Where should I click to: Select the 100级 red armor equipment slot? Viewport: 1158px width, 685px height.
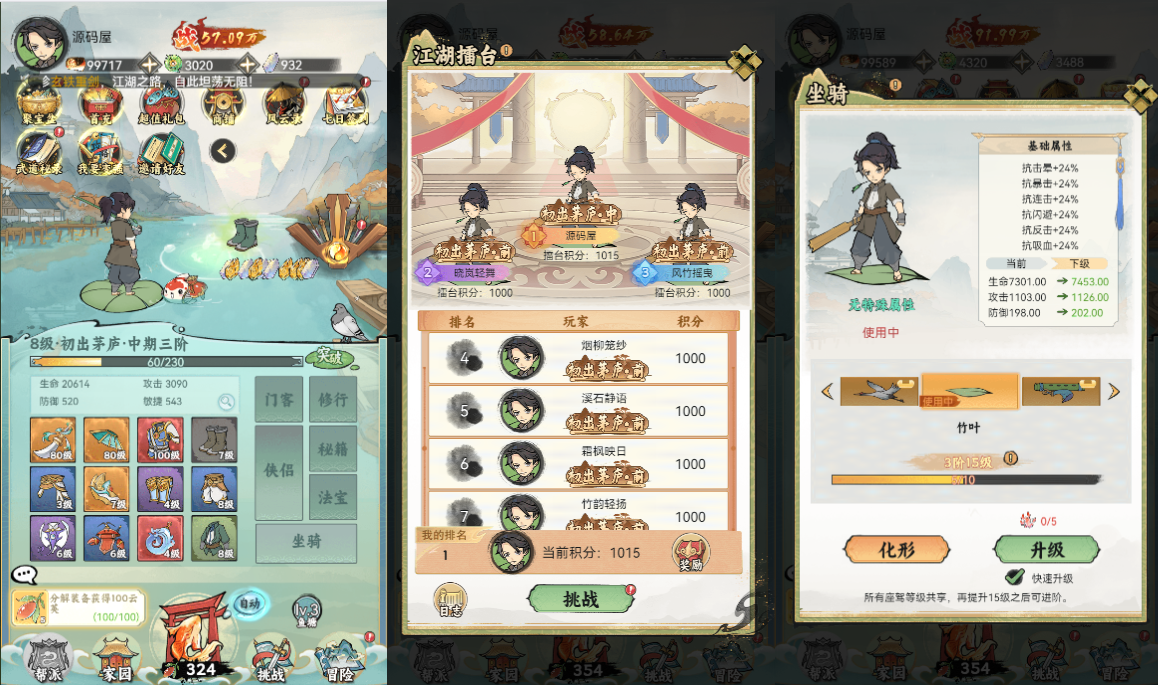pyautogui.click(x=160, y=440)
